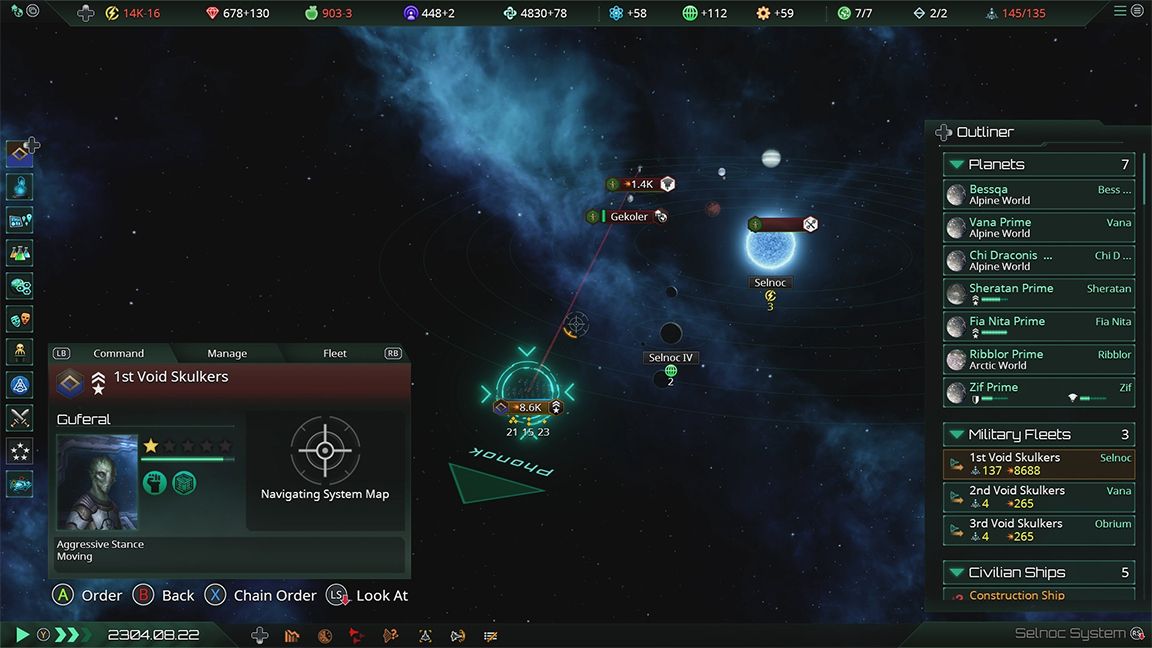Screen dimensions: 1152x648
Task: Collapse the Civilian Ships section
Action: [x=957, y=572]
